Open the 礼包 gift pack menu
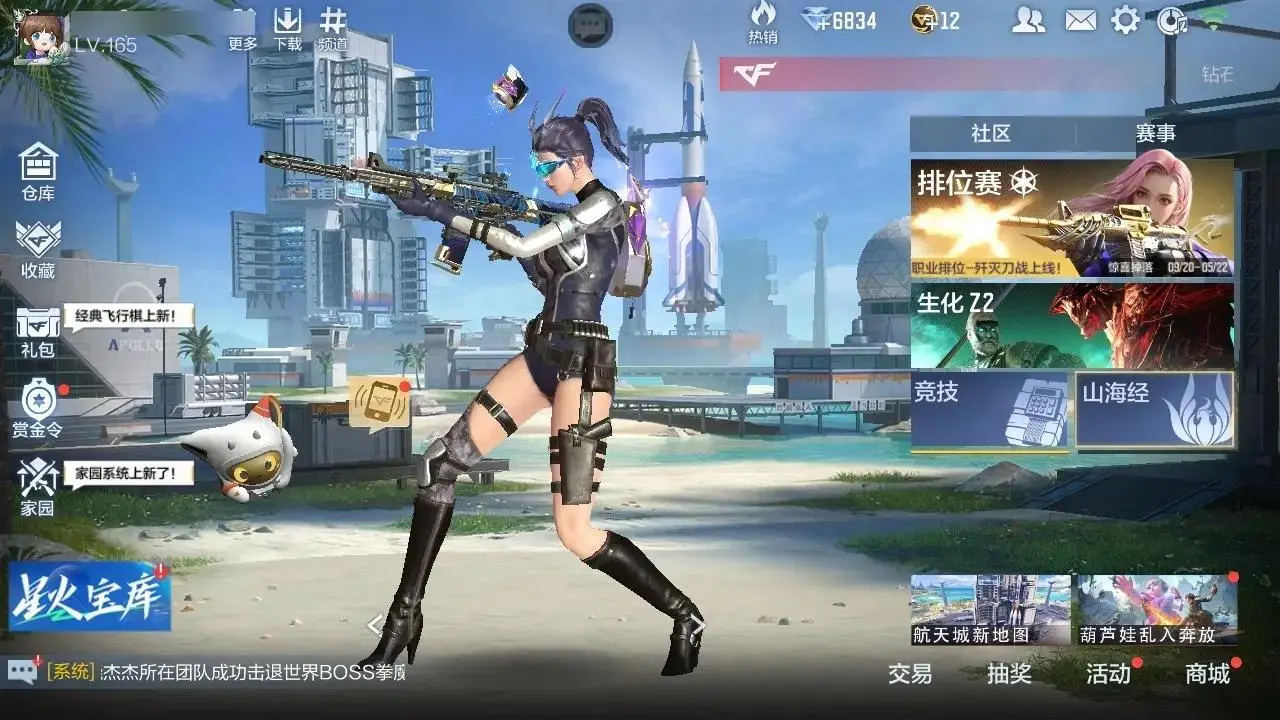This screenshot has height=720, width=1280. (38, 331)
